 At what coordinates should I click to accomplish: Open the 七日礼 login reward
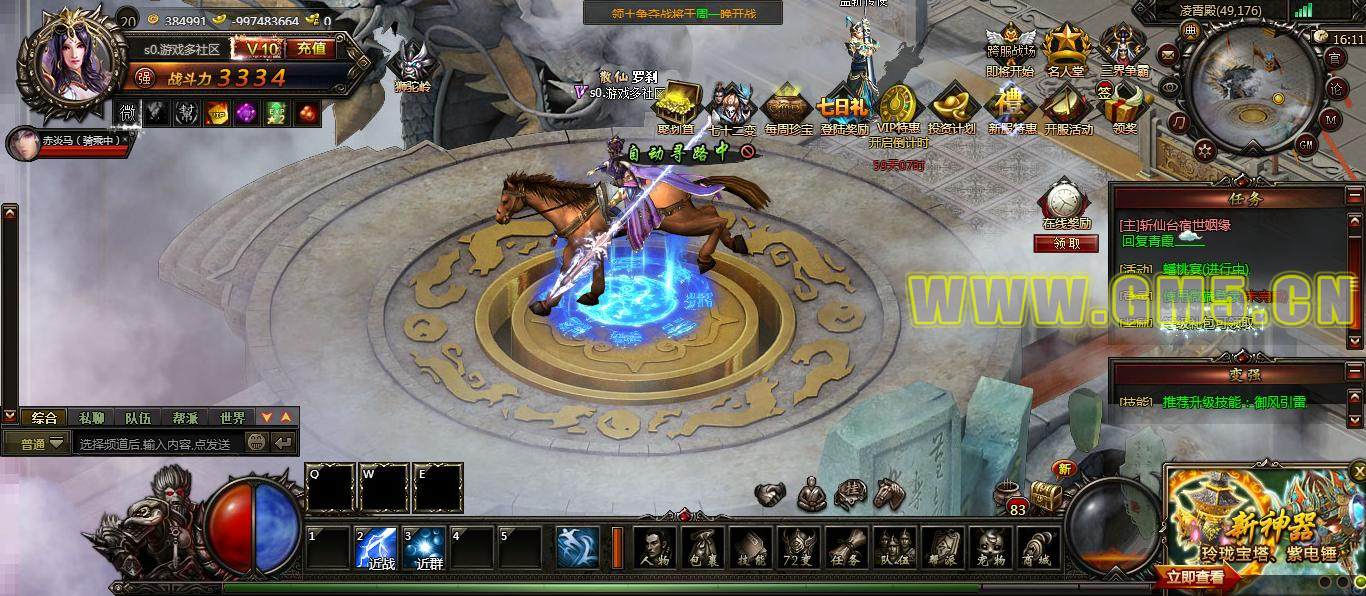pos(842,109)
